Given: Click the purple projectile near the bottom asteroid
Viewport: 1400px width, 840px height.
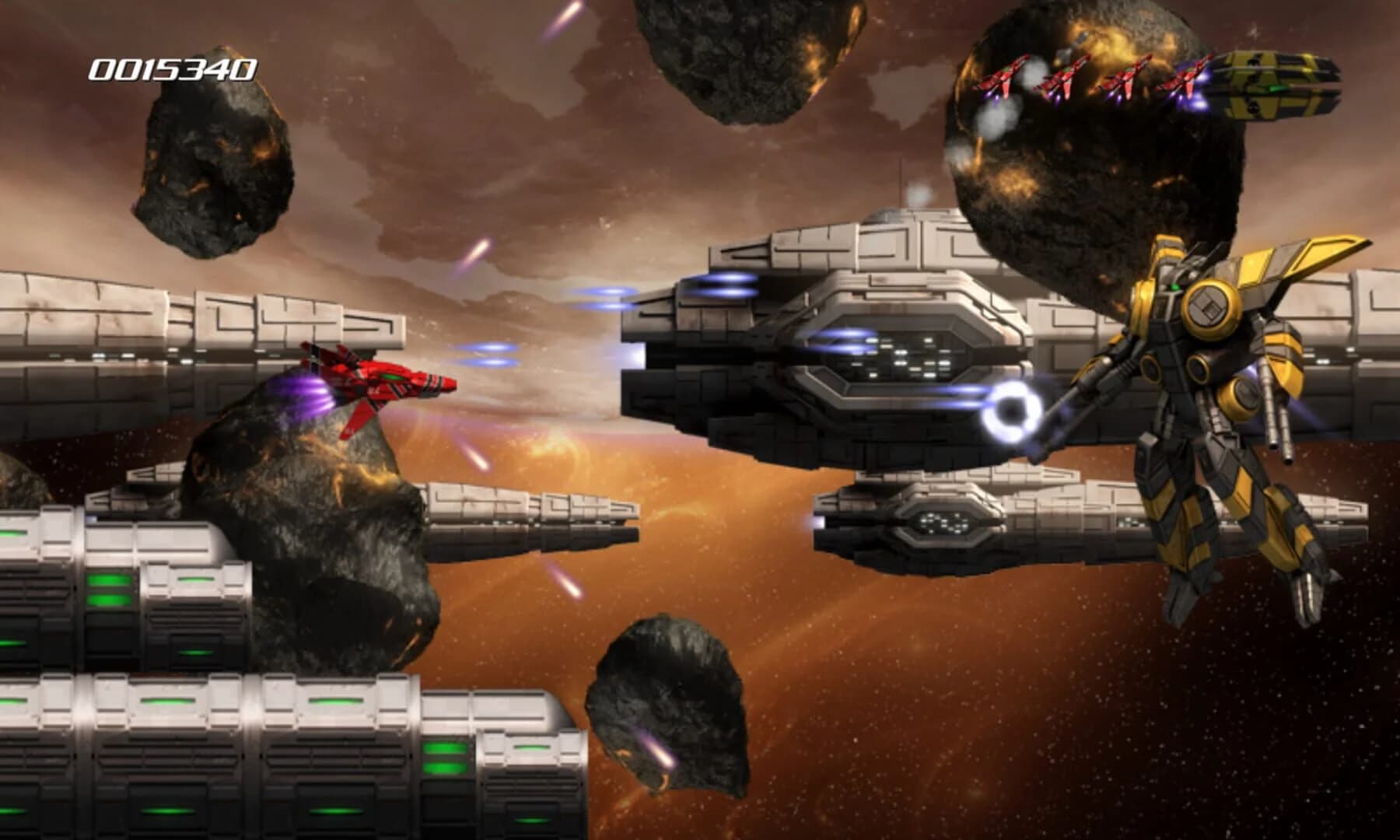Looking at the screenshot, I should pos(661,751).
